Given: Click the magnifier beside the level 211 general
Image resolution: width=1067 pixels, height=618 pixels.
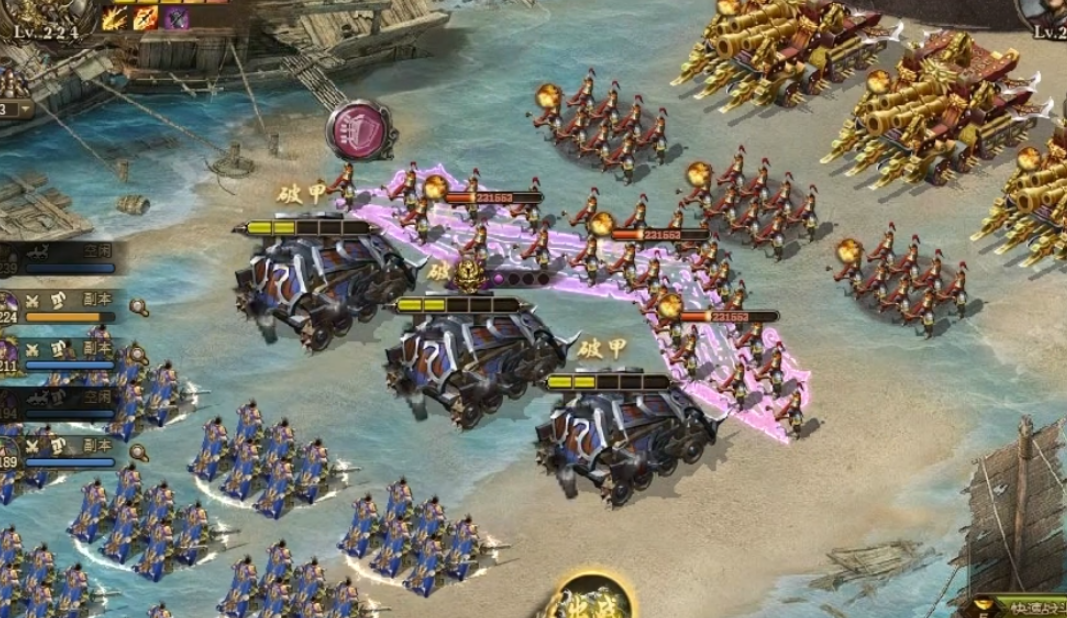Looking at the screenshot, I should pyautogui.click(x=139, y=353).
